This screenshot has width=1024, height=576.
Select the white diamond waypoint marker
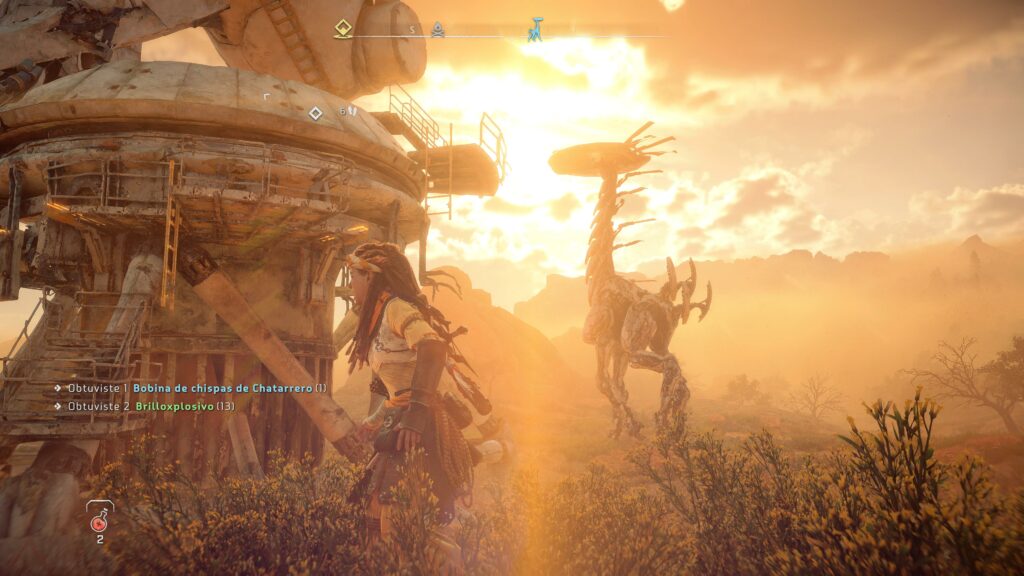315,113
